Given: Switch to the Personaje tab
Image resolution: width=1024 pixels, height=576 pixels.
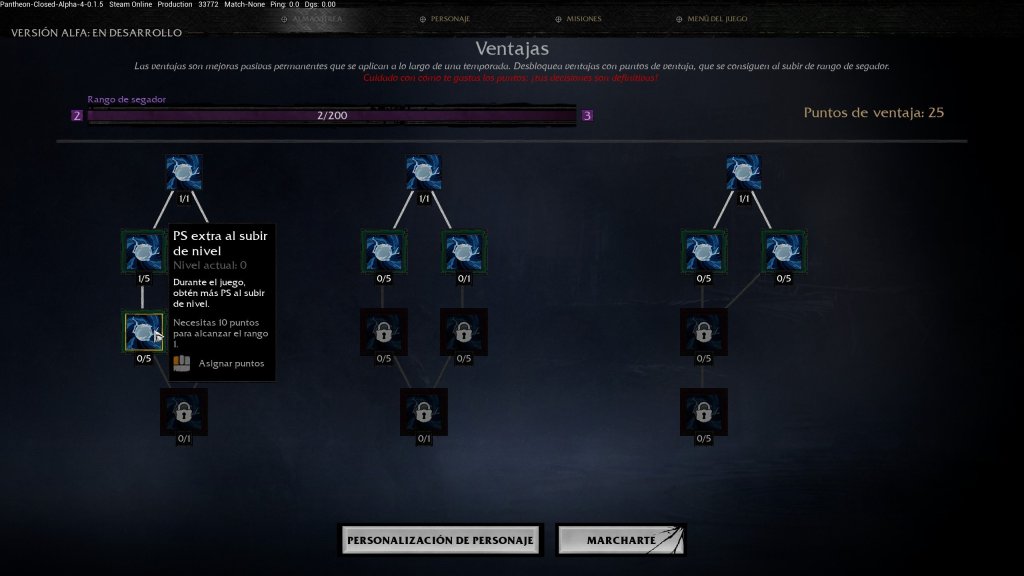Looking at the screenshot, I should coord(449,19).
